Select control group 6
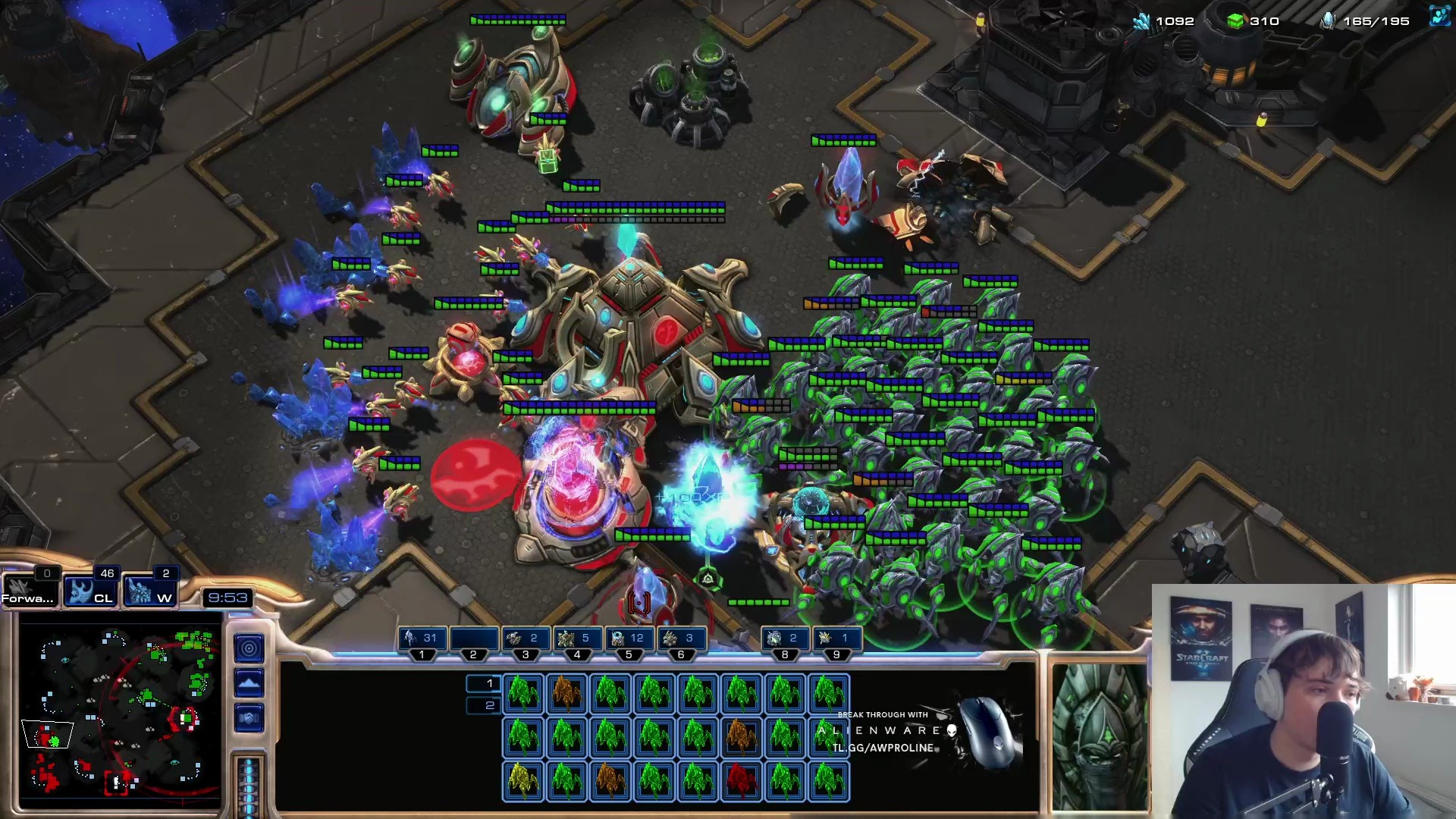Image resolution: width=1456 pixels, height=819 pixels. pos(680,639)
